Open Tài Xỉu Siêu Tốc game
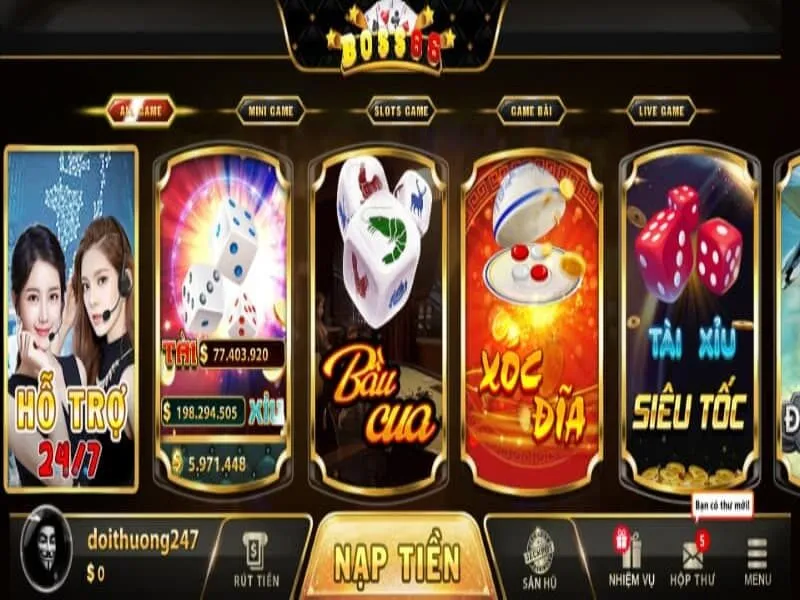The width and height of the screenshot is (800, 600). click(689, 320)
